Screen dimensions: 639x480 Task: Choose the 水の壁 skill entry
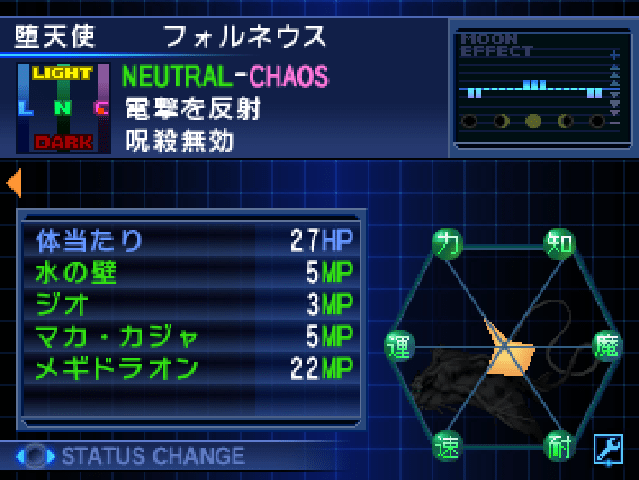(190, 272)
